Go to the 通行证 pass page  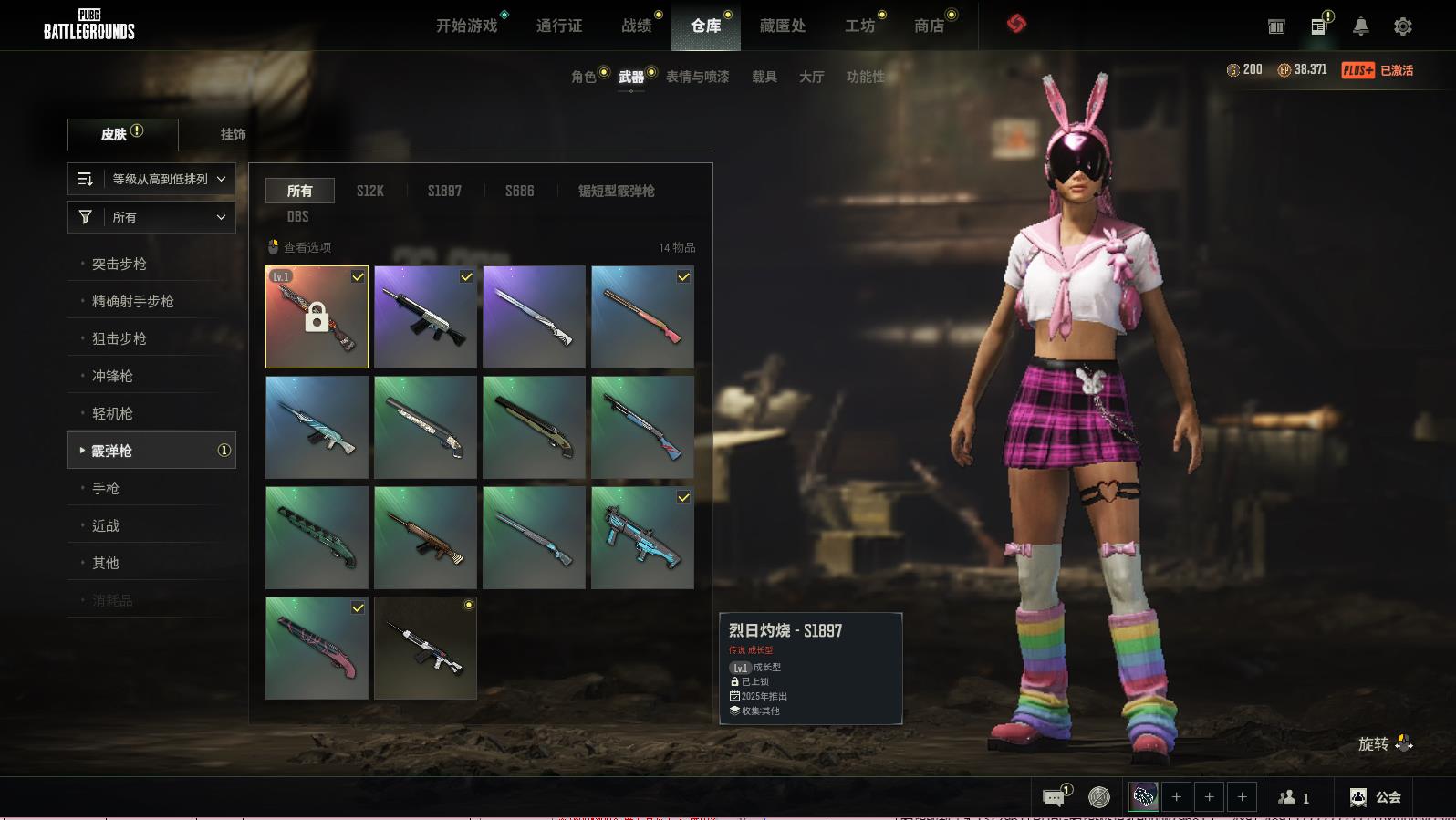coord(559,26)
